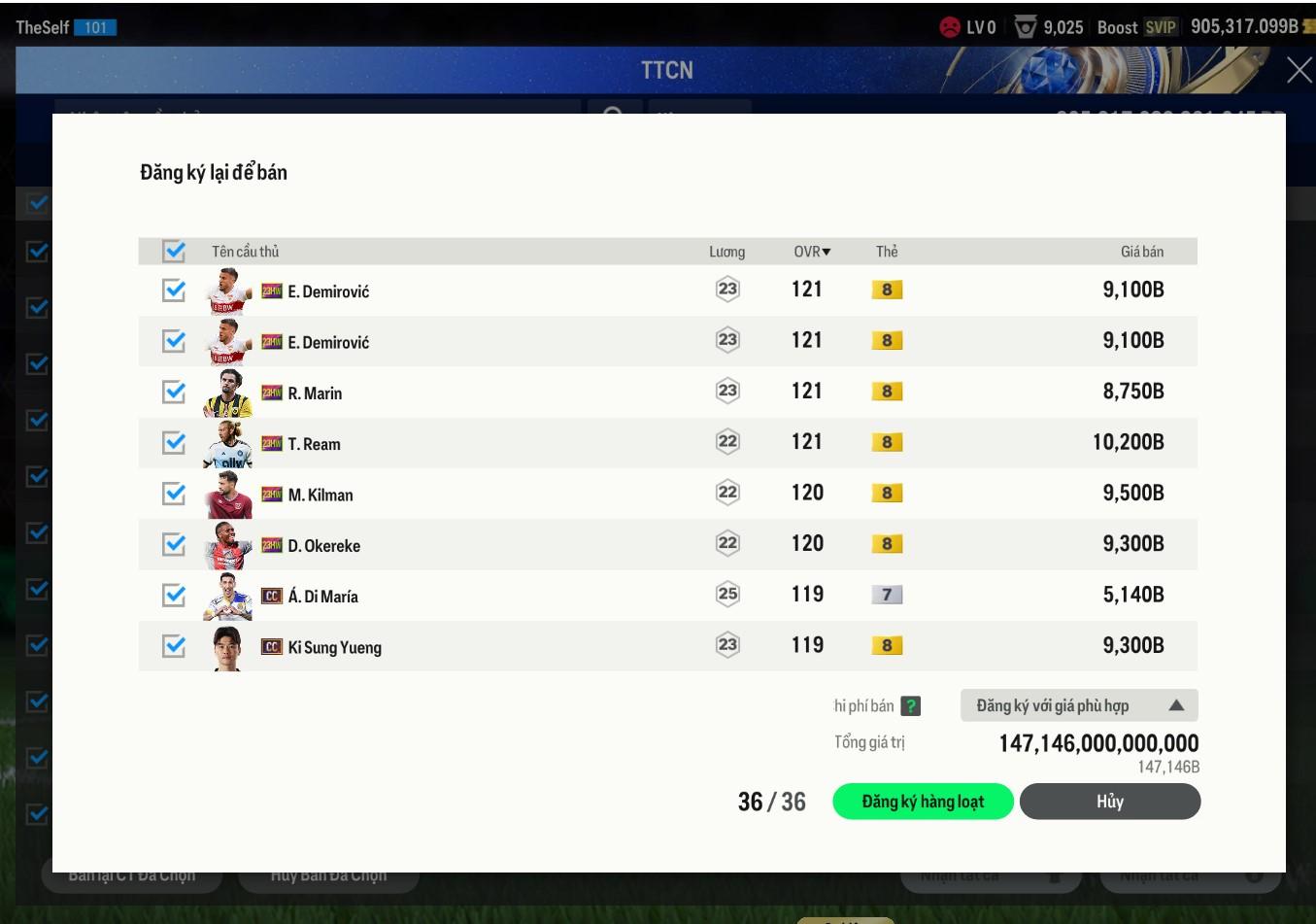
Task: Close the TTCN window with the X
Action: 1299,70
